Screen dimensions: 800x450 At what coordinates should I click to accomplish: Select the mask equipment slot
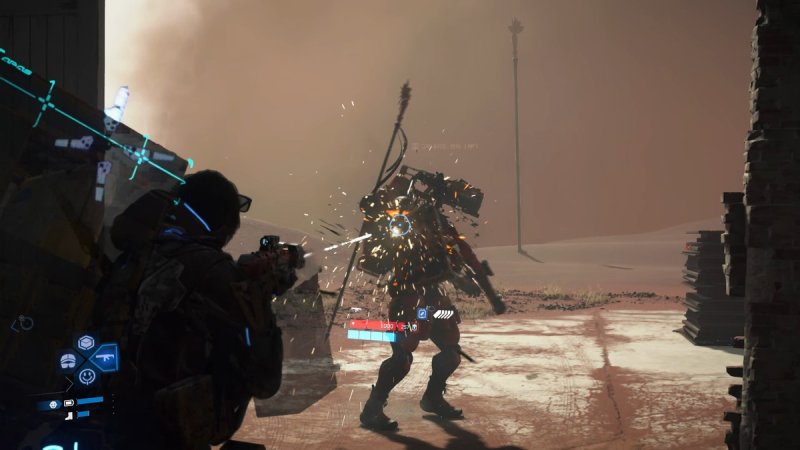[x=68, y=360]
